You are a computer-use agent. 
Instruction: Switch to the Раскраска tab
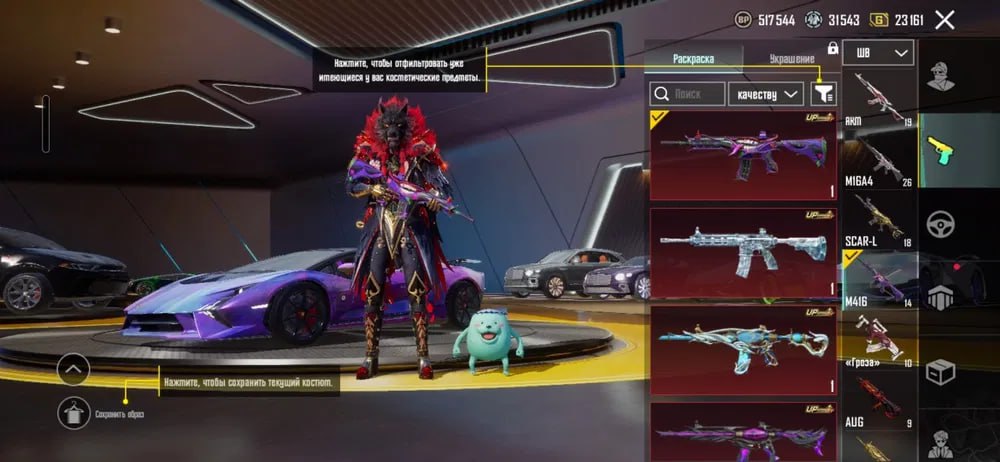tap(694, 59)
